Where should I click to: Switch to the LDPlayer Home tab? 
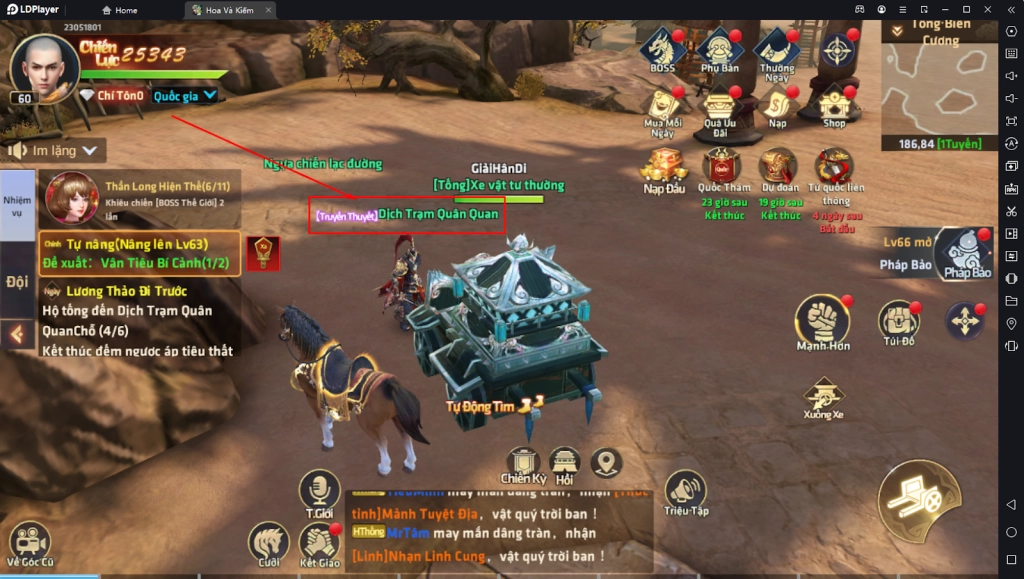(120, 10)
